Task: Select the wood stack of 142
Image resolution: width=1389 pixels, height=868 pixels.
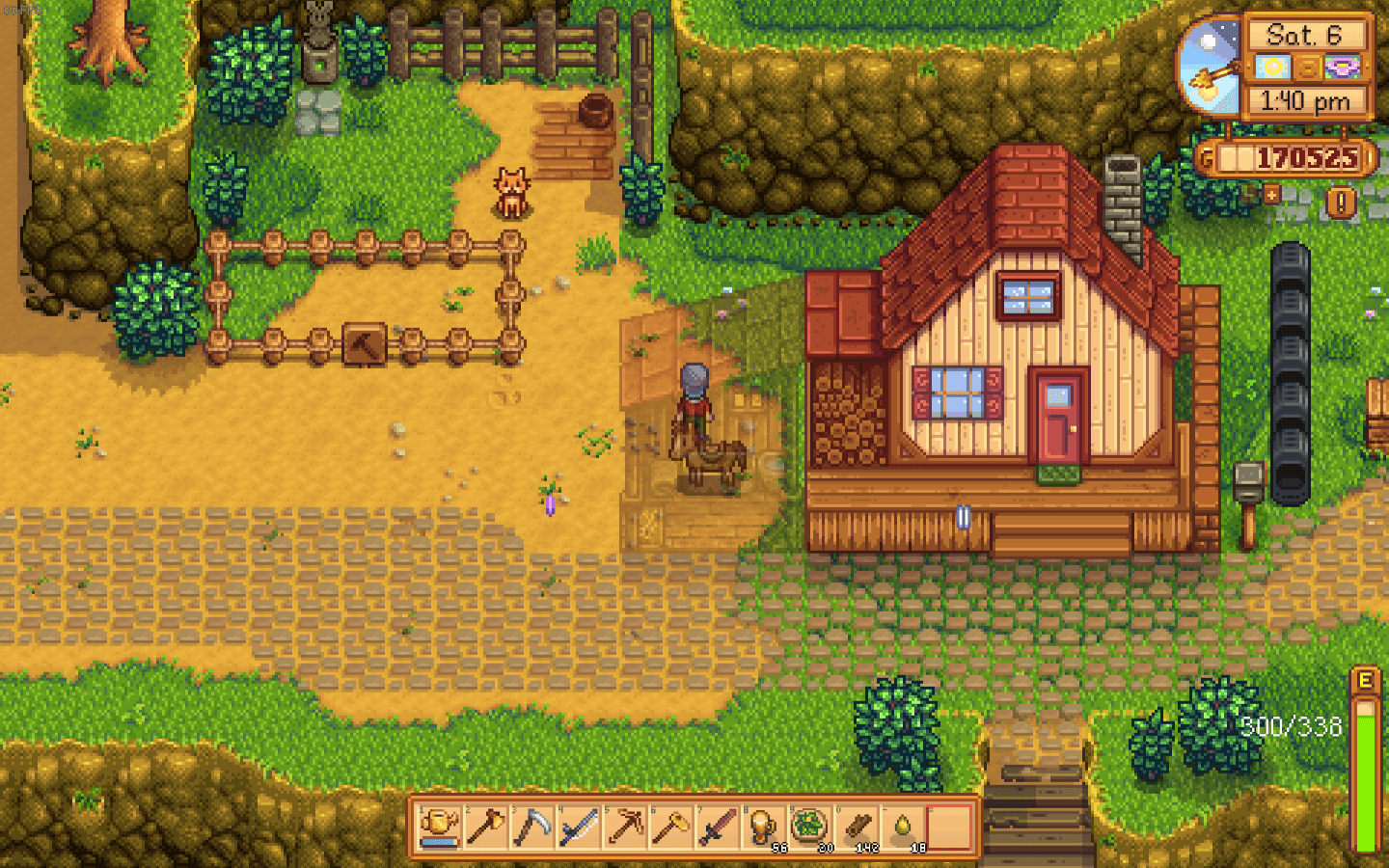Action: (x=858, y=829)
